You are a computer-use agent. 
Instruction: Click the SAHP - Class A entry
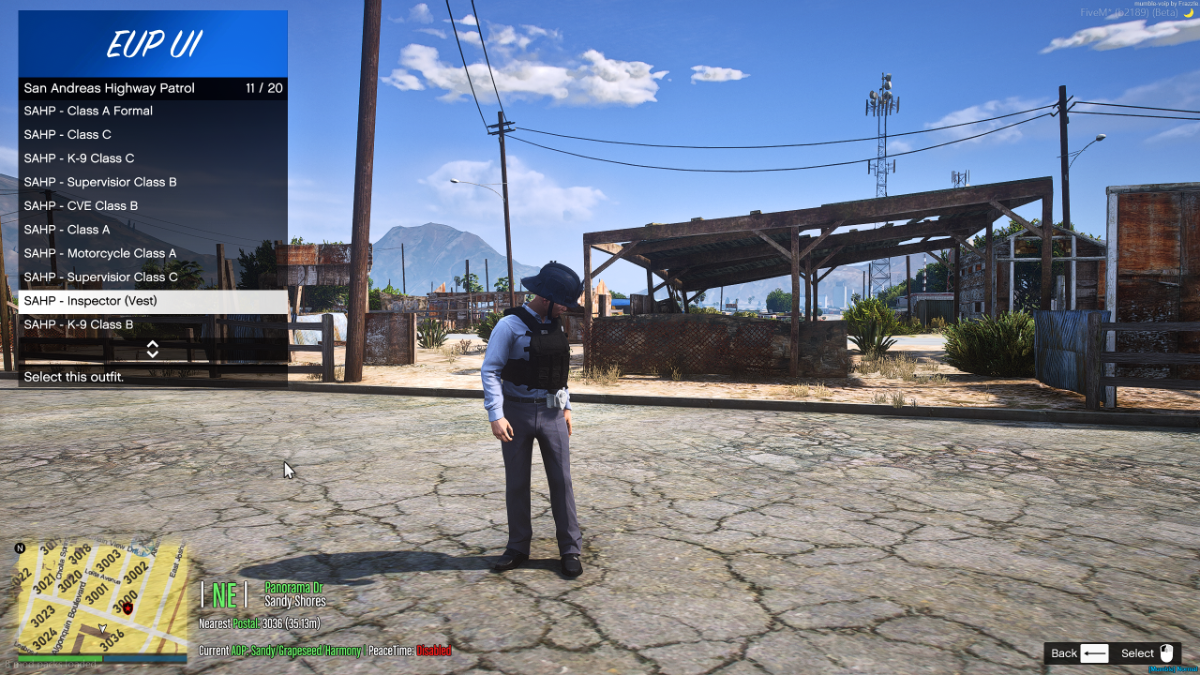tap(152, 230)
